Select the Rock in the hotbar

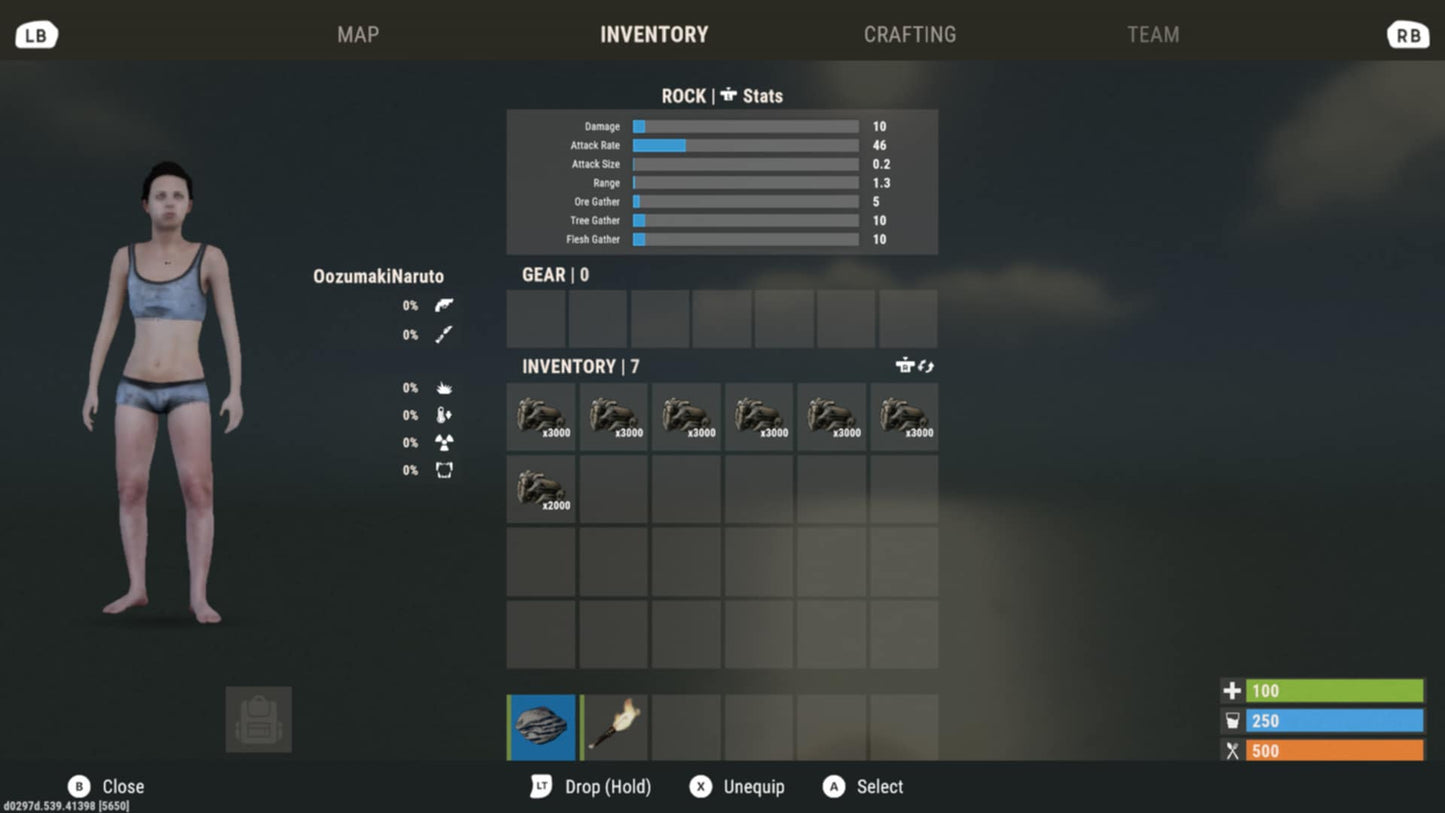[x=542, y=727]
